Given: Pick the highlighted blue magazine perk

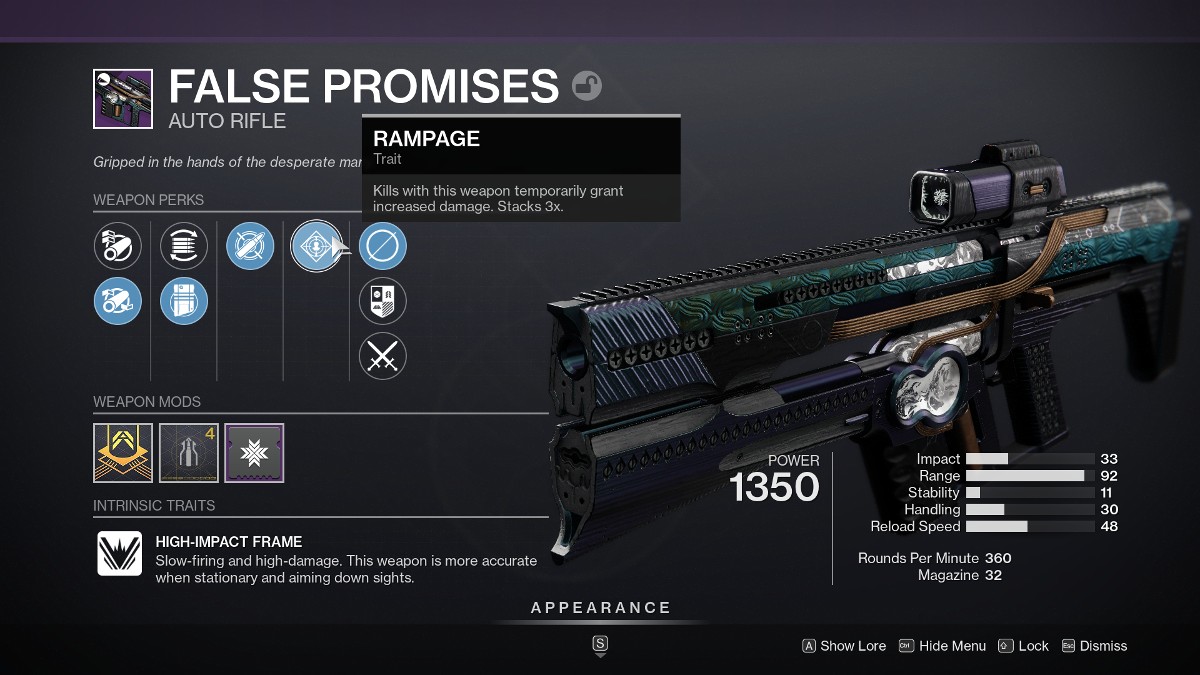Looking at the screenshot, I should pos(184,301).
